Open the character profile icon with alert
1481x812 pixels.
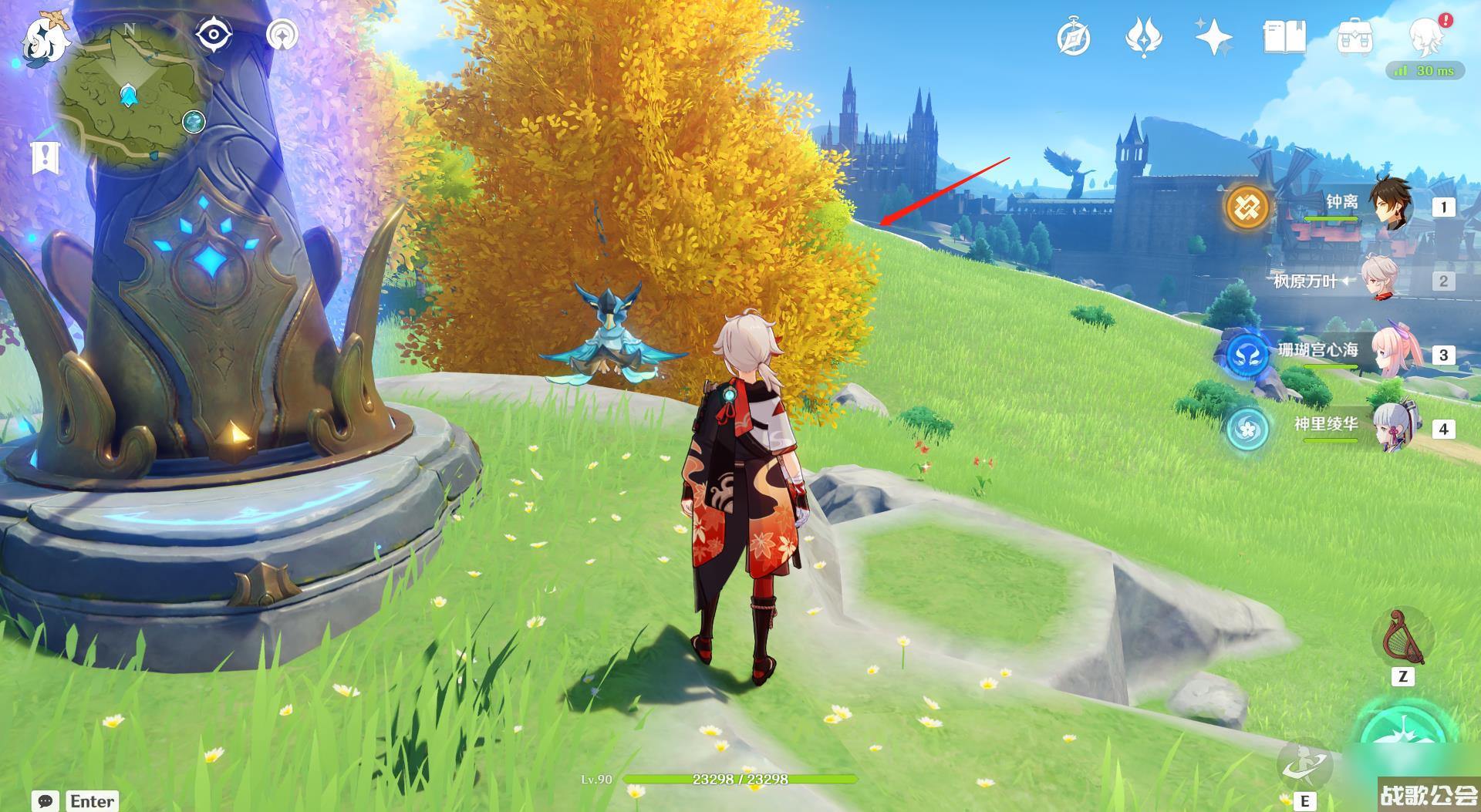tap(1428, 36)
